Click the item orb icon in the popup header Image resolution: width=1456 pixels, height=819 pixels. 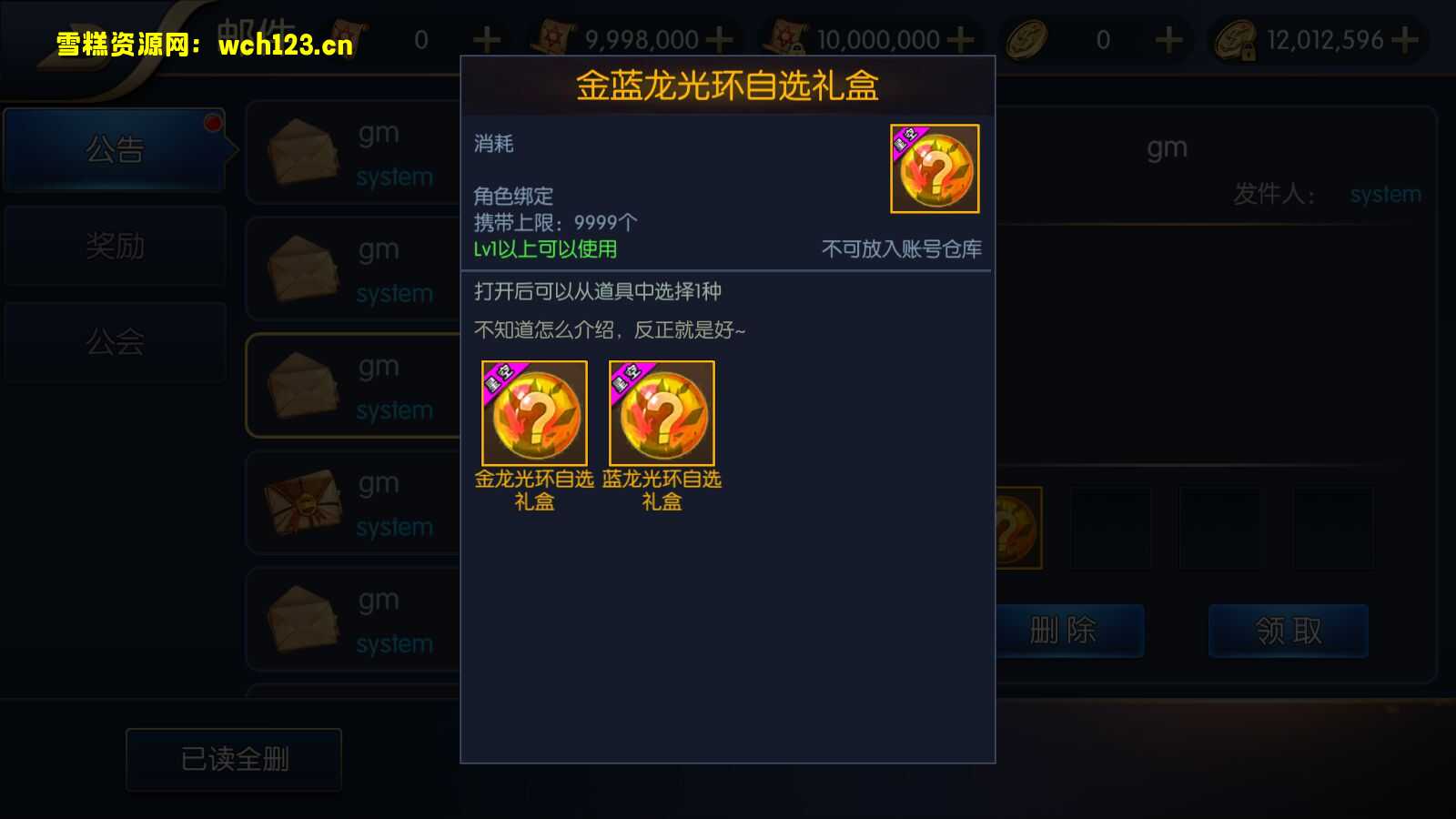point(935,169)
